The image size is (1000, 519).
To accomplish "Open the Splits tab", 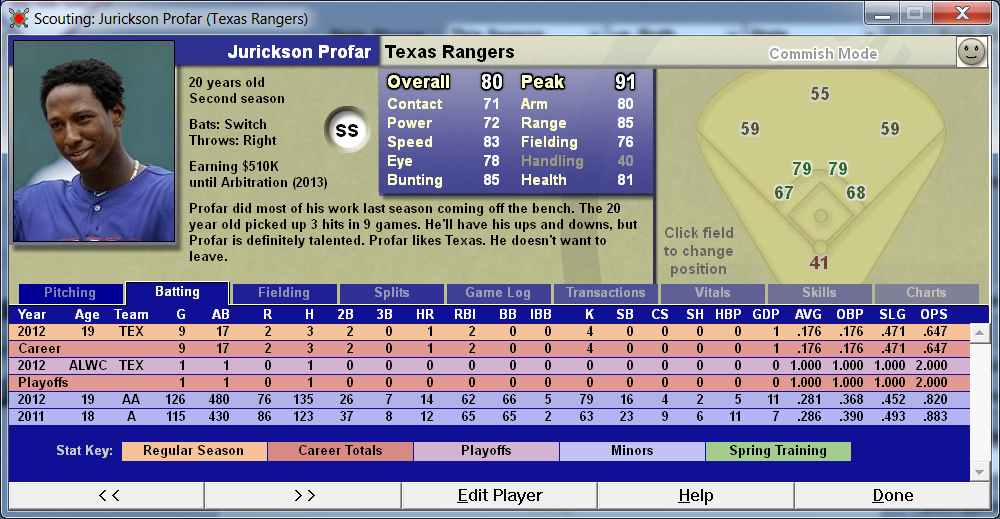I will 391,293.
